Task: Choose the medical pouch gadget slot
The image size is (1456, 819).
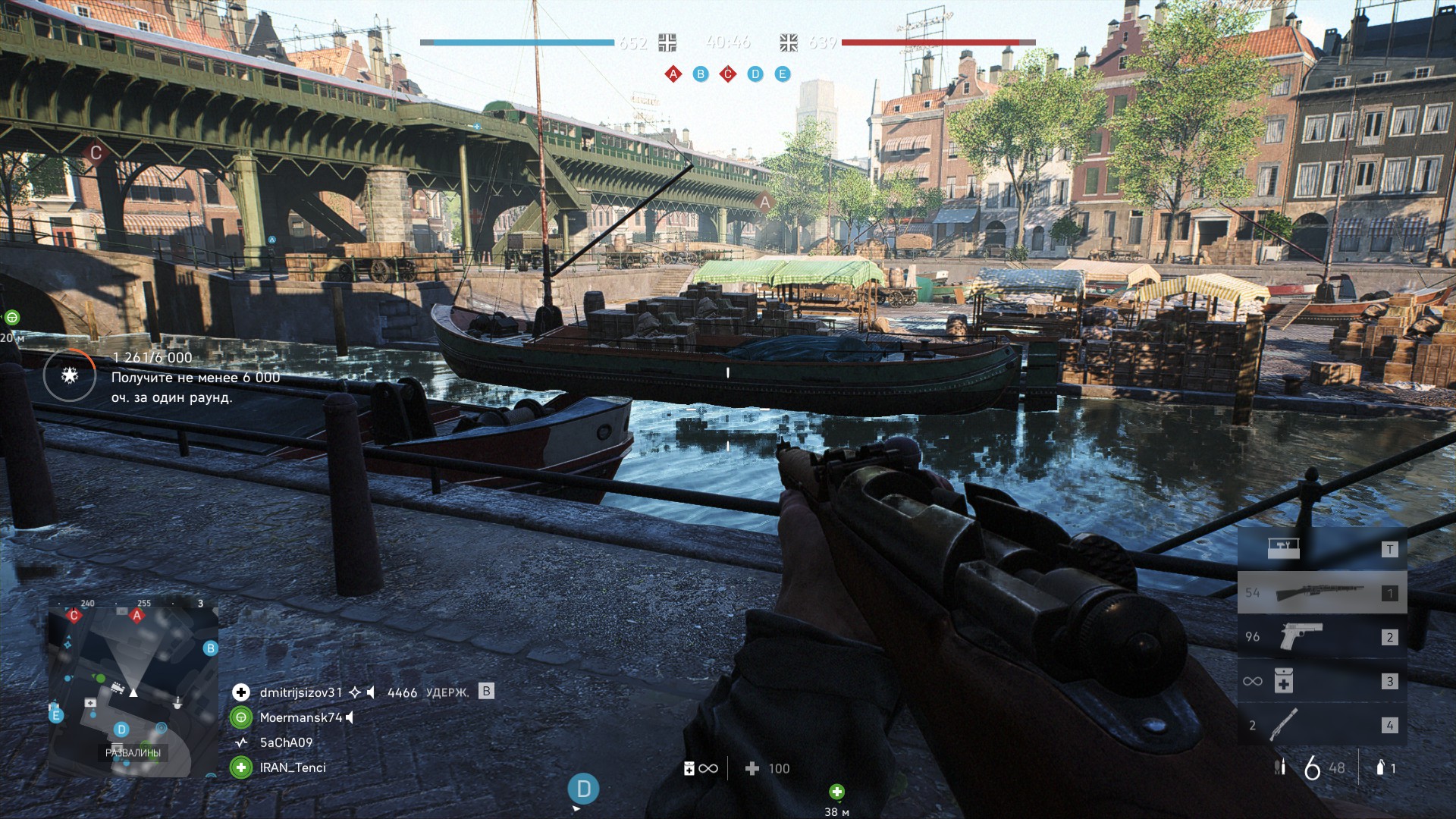Action: point(1322,681)
